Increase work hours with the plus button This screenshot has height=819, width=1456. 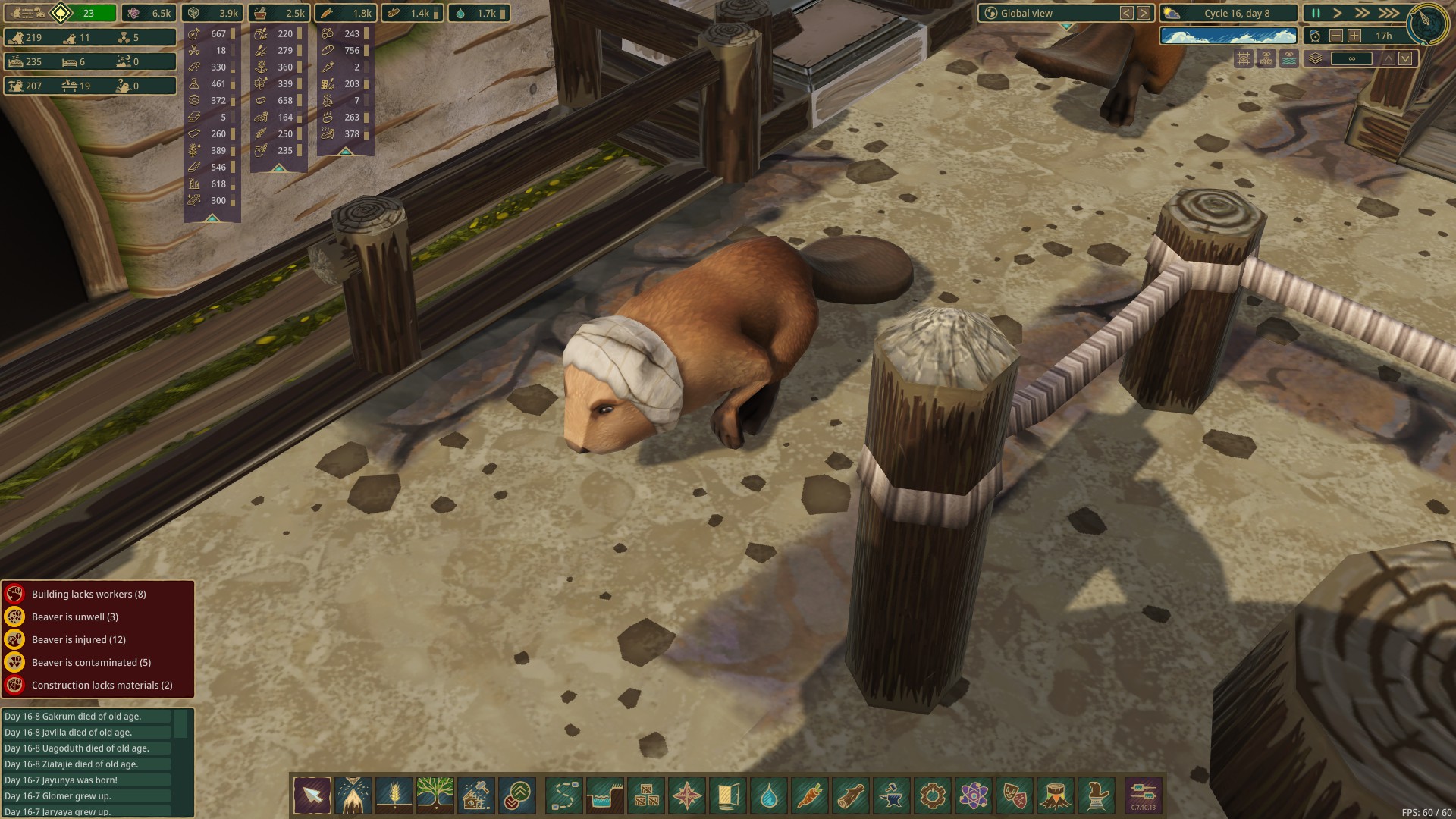click(x=1354, y=36)
